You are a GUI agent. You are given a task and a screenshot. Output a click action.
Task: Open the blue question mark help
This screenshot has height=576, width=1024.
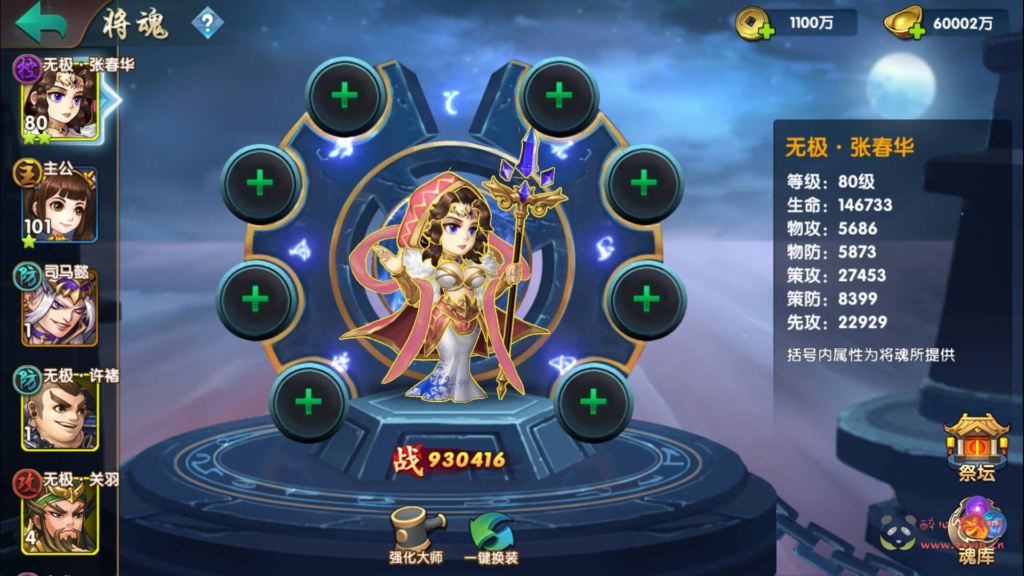207,23
